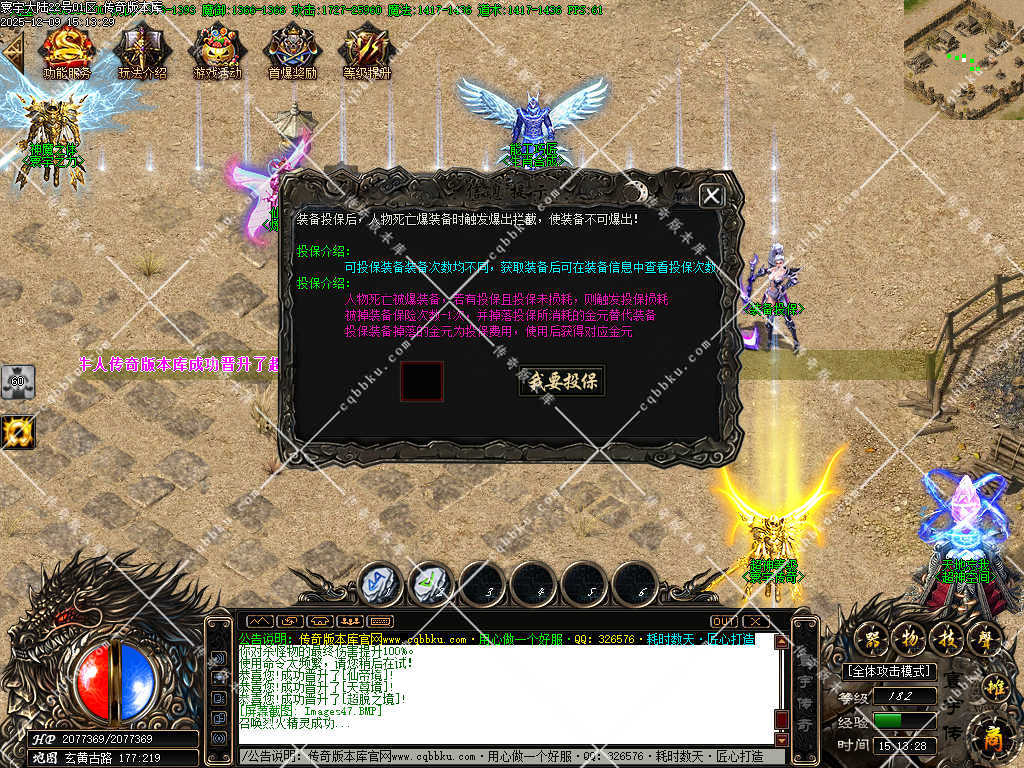Select the gray buff icon showing 60

17,382
